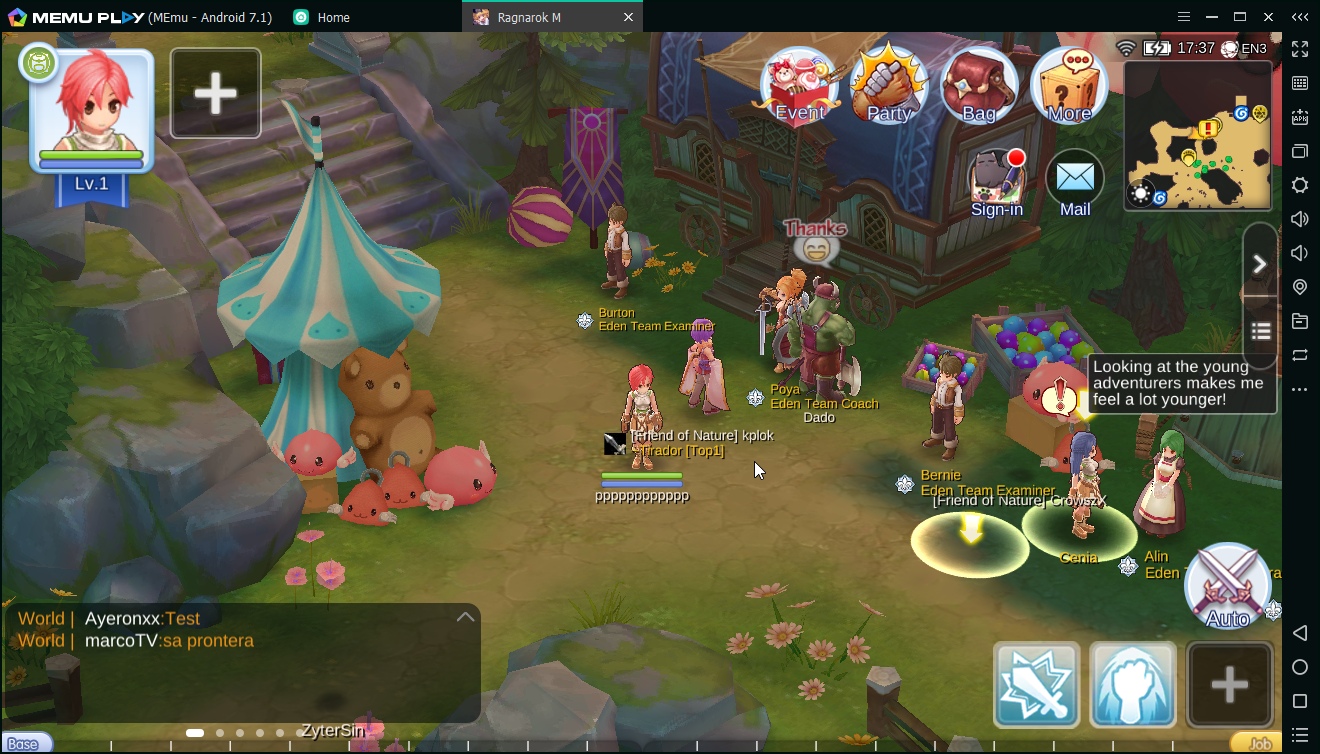Open MEmu settings gear in sidebar
The width and height of the screenshot is (1320, 754).
coord(1299,185)
